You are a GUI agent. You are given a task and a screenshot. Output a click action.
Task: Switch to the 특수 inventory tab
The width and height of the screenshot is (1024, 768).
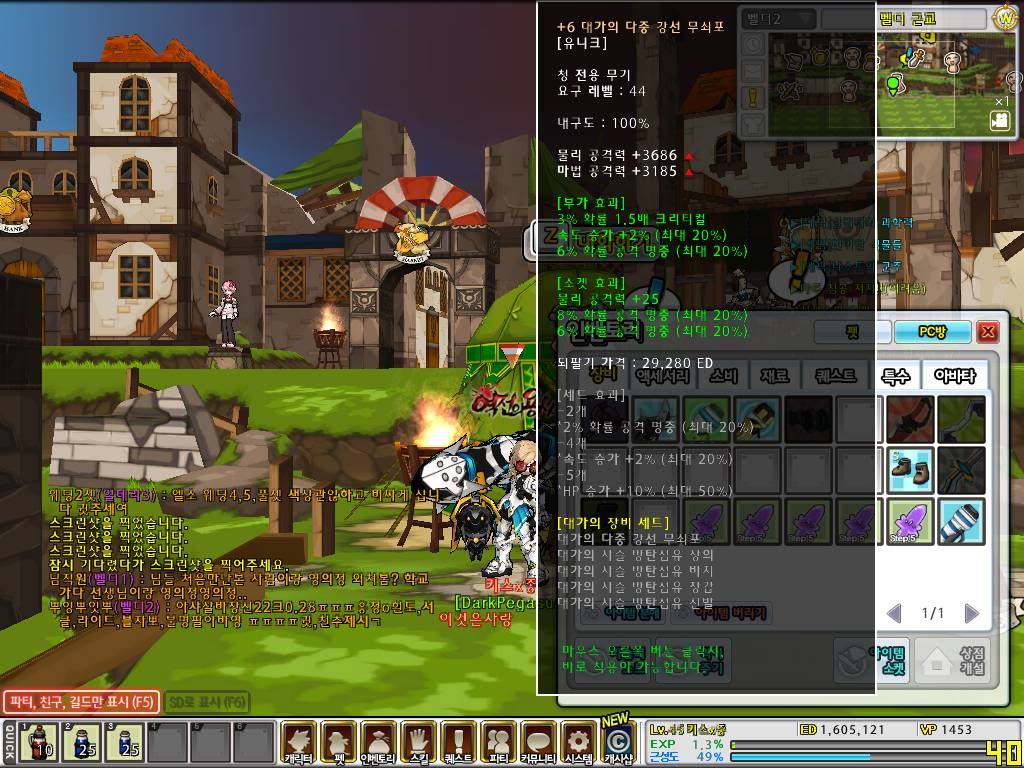(x=895, y=376)
